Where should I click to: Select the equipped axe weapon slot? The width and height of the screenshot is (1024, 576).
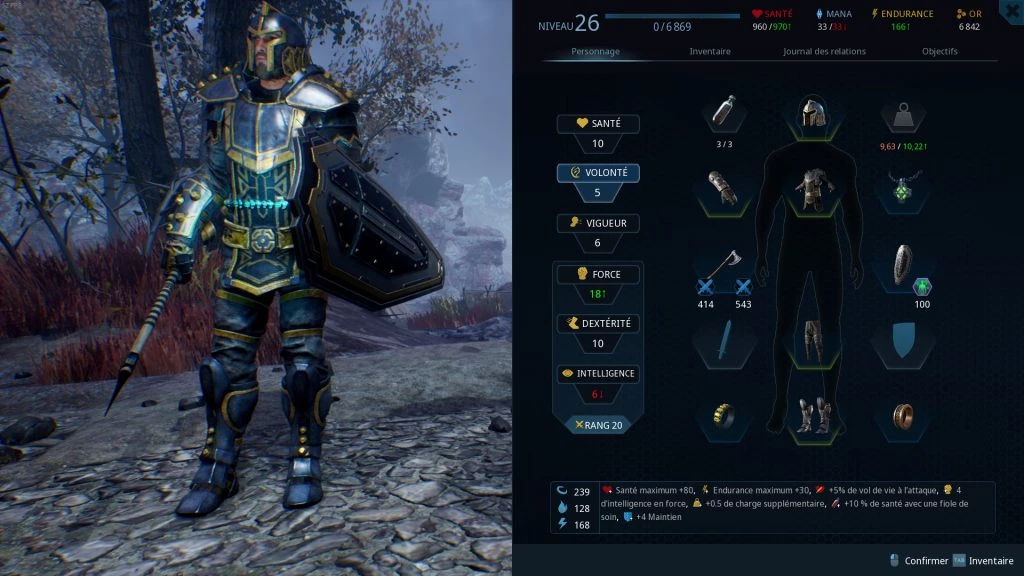click(x=723, y=265)
